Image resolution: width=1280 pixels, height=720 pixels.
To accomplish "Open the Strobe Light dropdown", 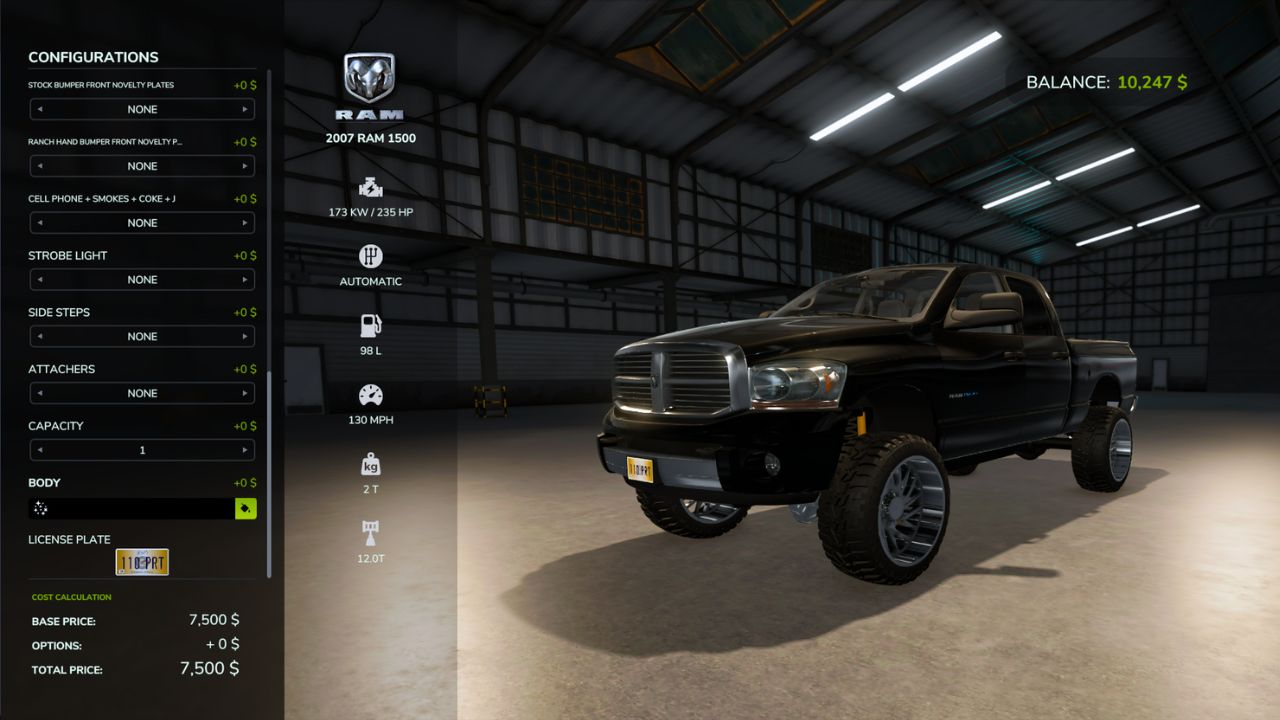I will point(142,279).
